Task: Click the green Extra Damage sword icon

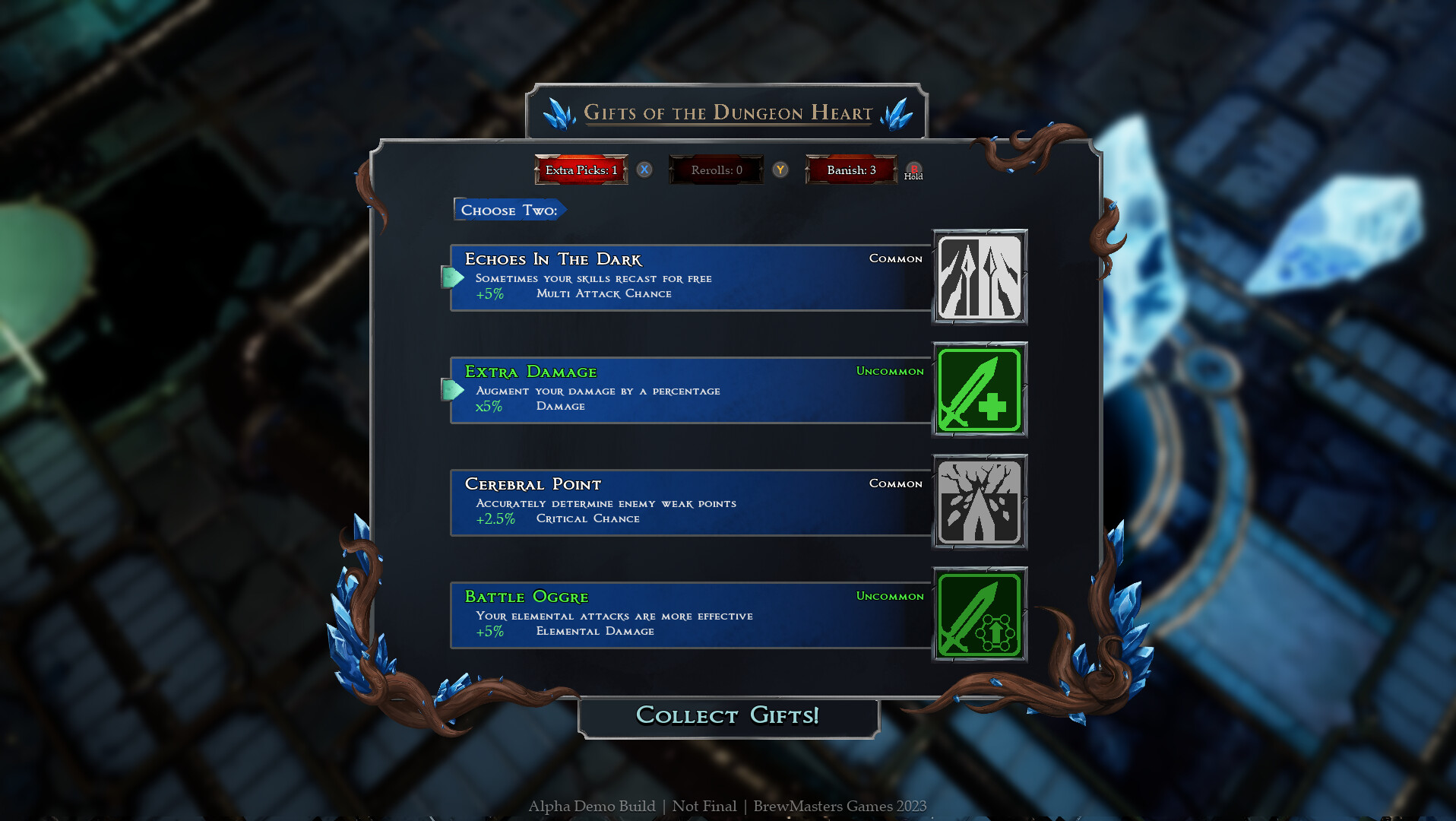Action: 979,390
